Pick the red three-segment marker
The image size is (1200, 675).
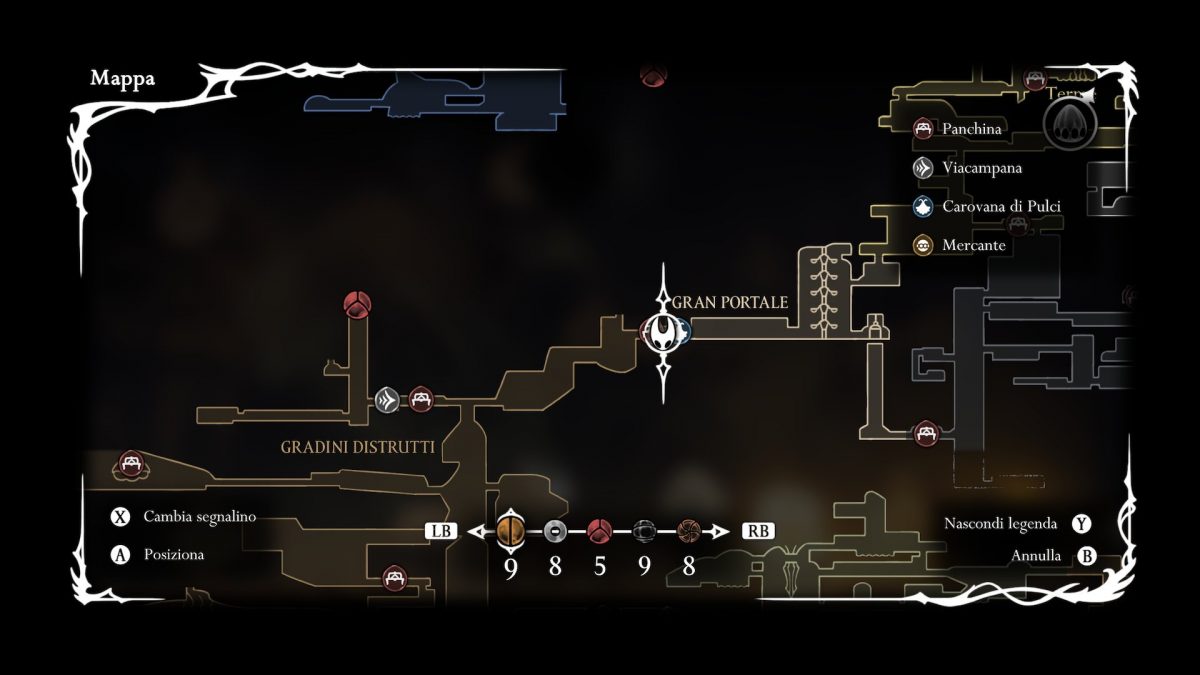point(599,531)
